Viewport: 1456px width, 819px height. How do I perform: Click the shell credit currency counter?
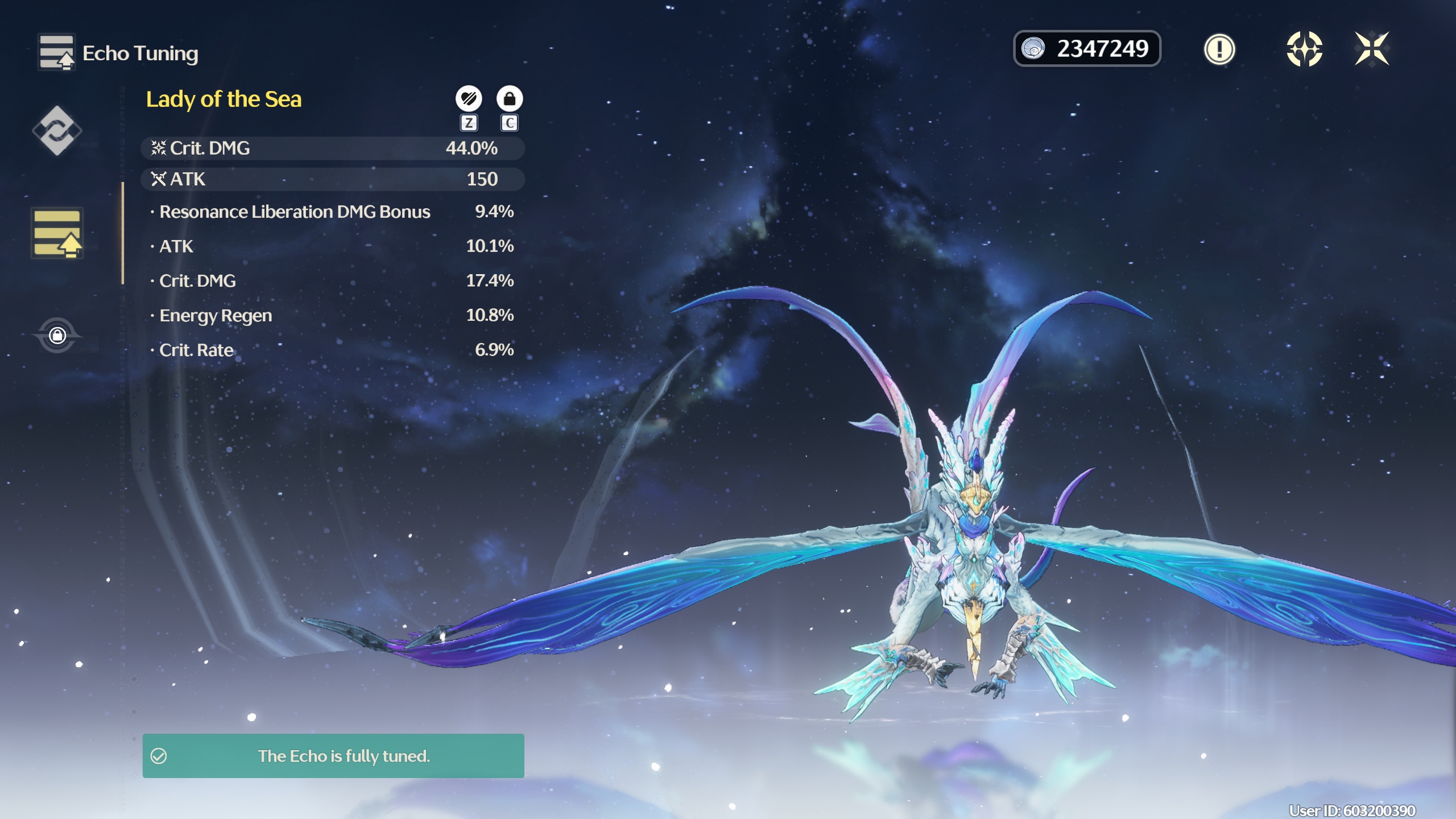1087,49
